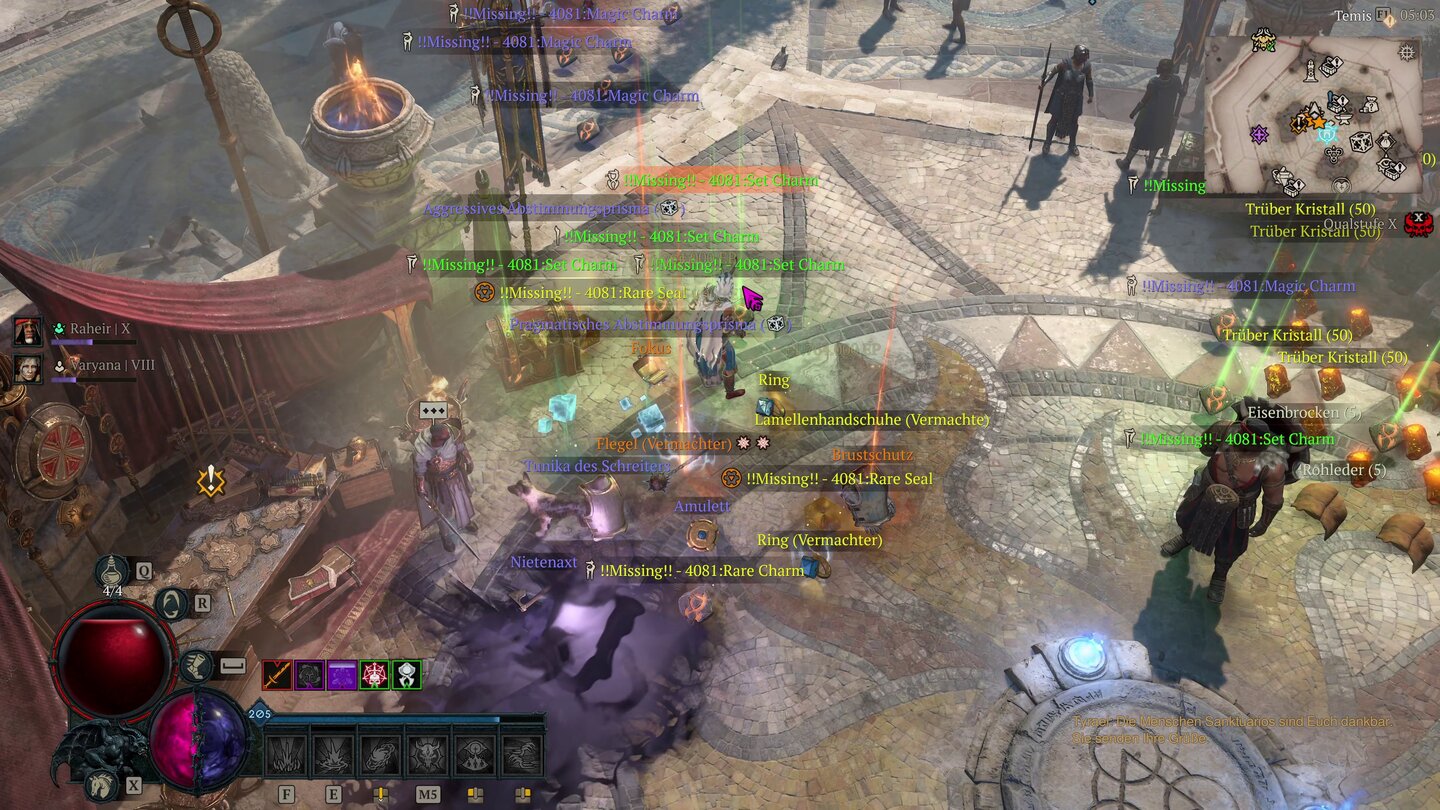
Task: Open the red skull Qualstufe X world tier icon
Action: click(1417, 222)
